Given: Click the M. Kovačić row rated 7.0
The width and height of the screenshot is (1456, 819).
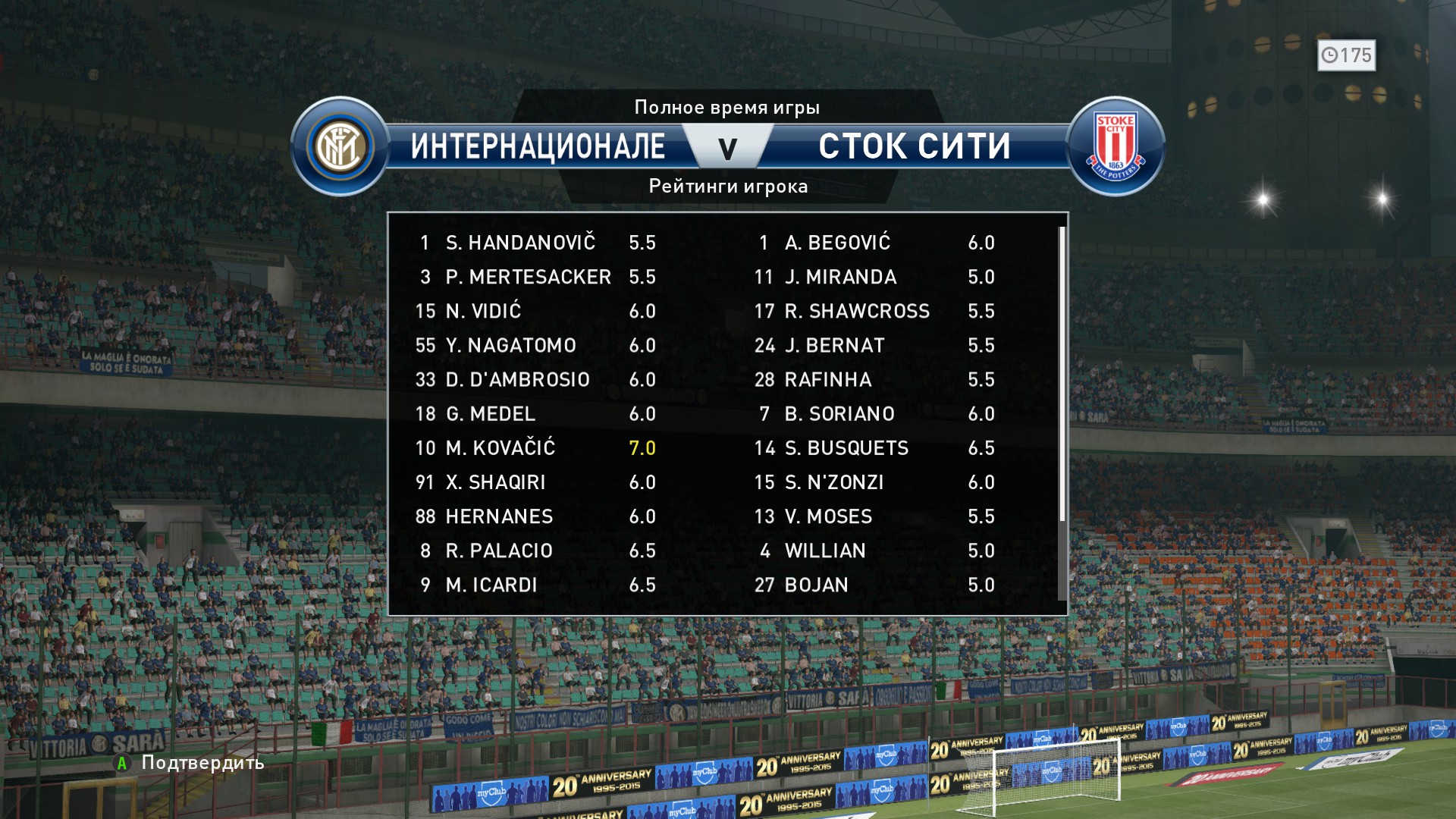Looking at the screenshot, I should (x=535, y=448).
